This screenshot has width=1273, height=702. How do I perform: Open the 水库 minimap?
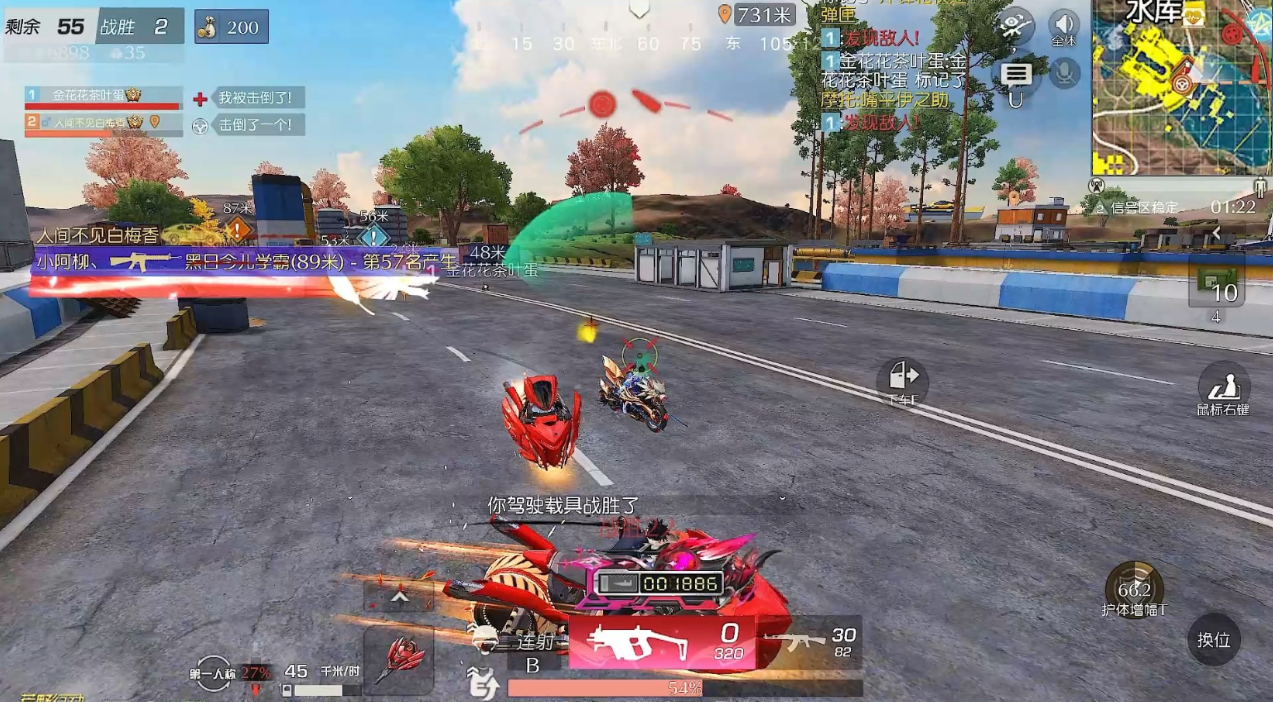point(1181,87)
